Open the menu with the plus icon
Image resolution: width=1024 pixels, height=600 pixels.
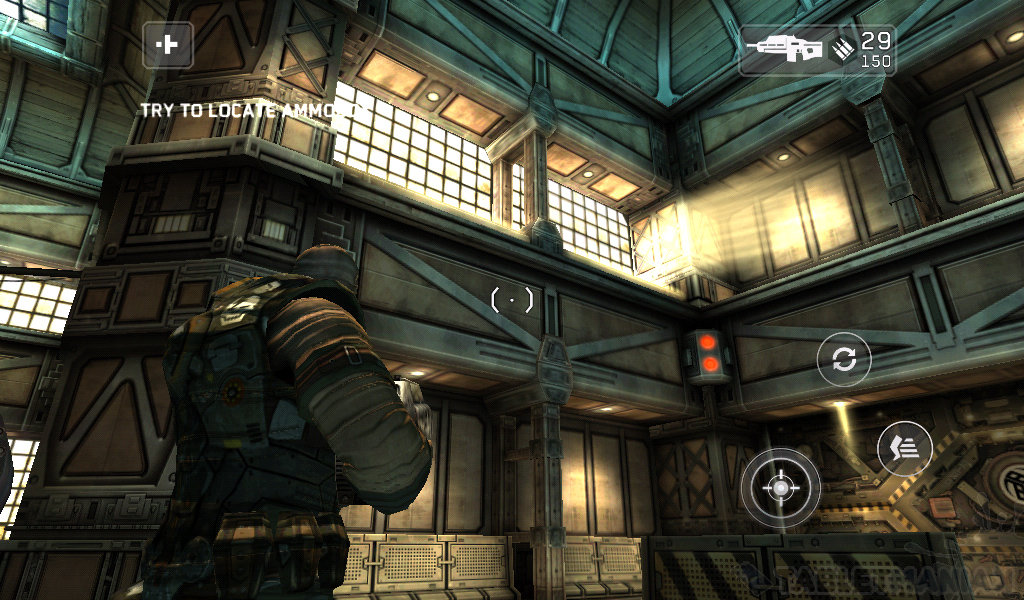167,45
